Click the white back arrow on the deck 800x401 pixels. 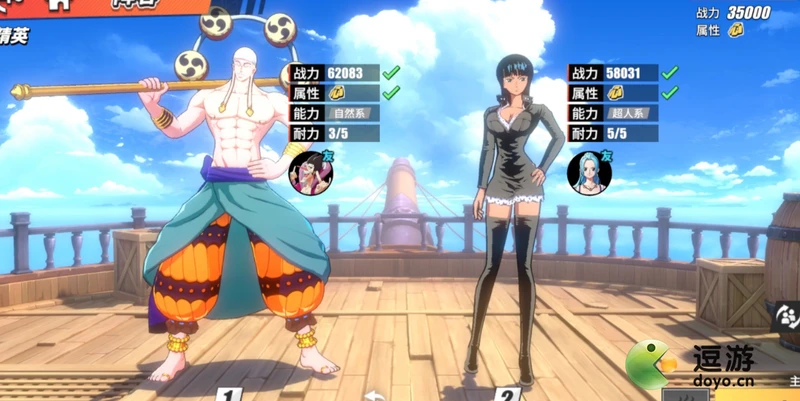[373, 395]
